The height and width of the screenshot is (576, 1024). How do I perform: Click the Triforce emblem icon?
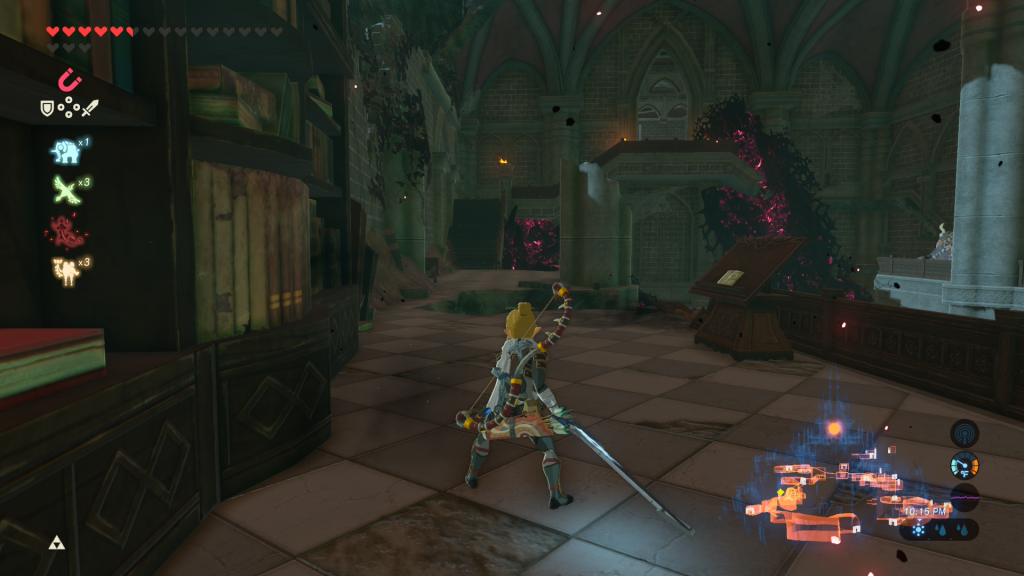(56, 543)
